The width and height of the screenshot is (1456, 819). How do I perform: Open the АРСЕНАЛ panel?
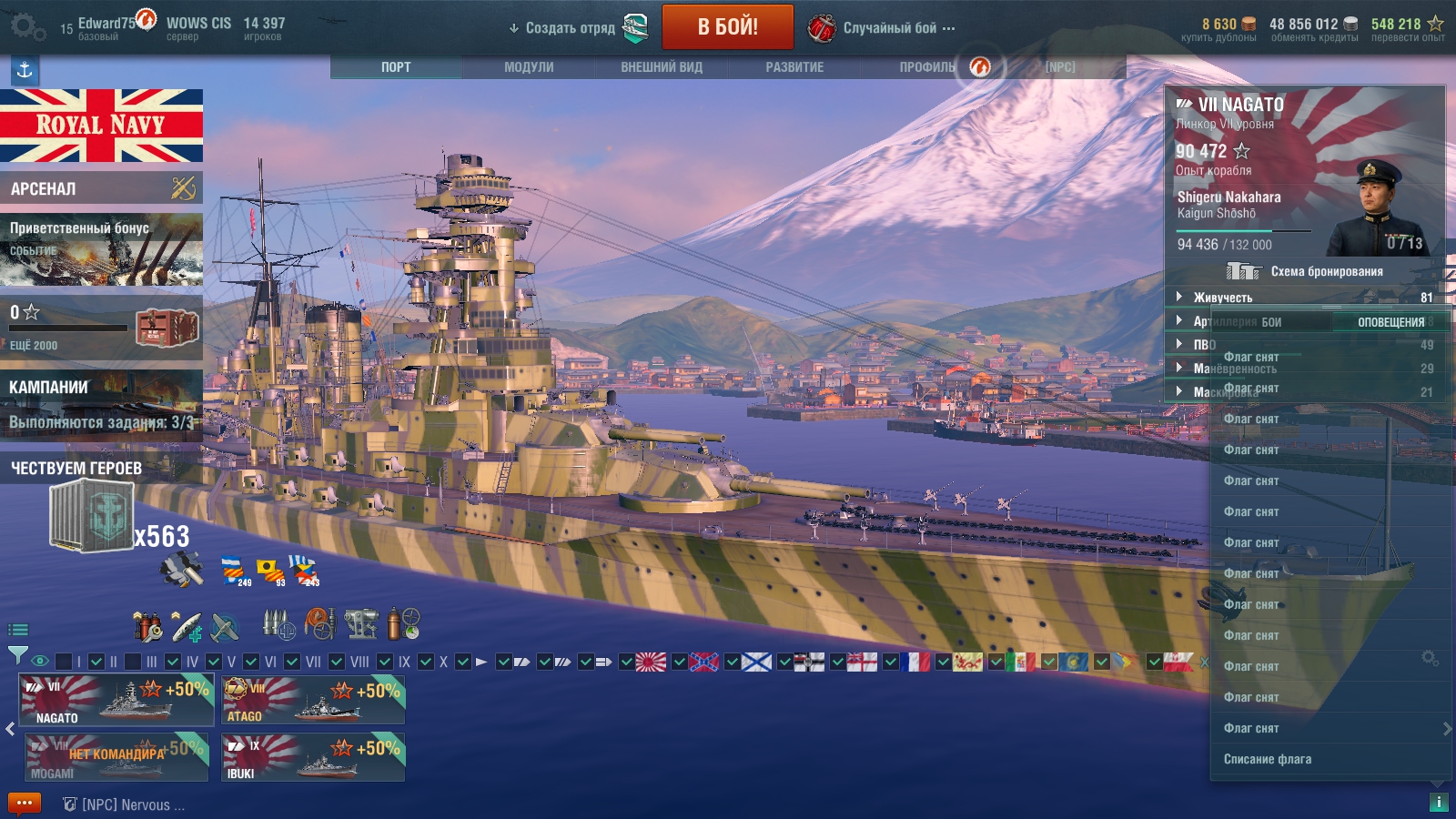[x=101, y=188]
